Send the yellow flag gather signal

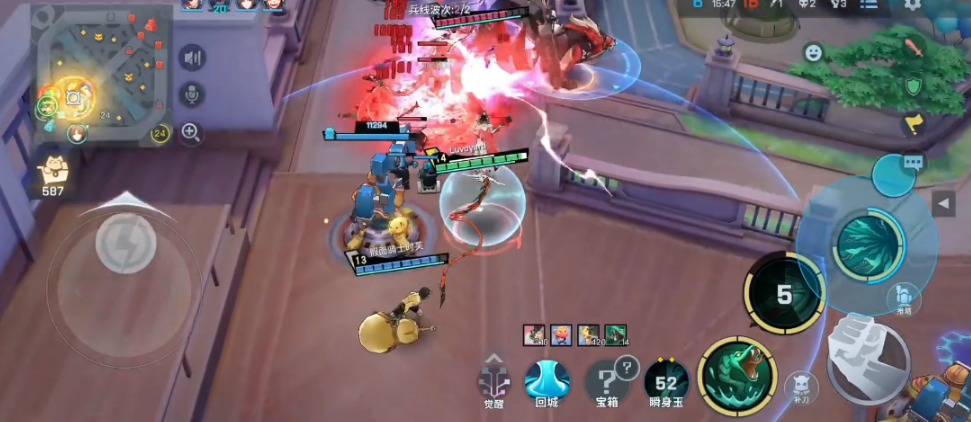[x=912, y=124]
